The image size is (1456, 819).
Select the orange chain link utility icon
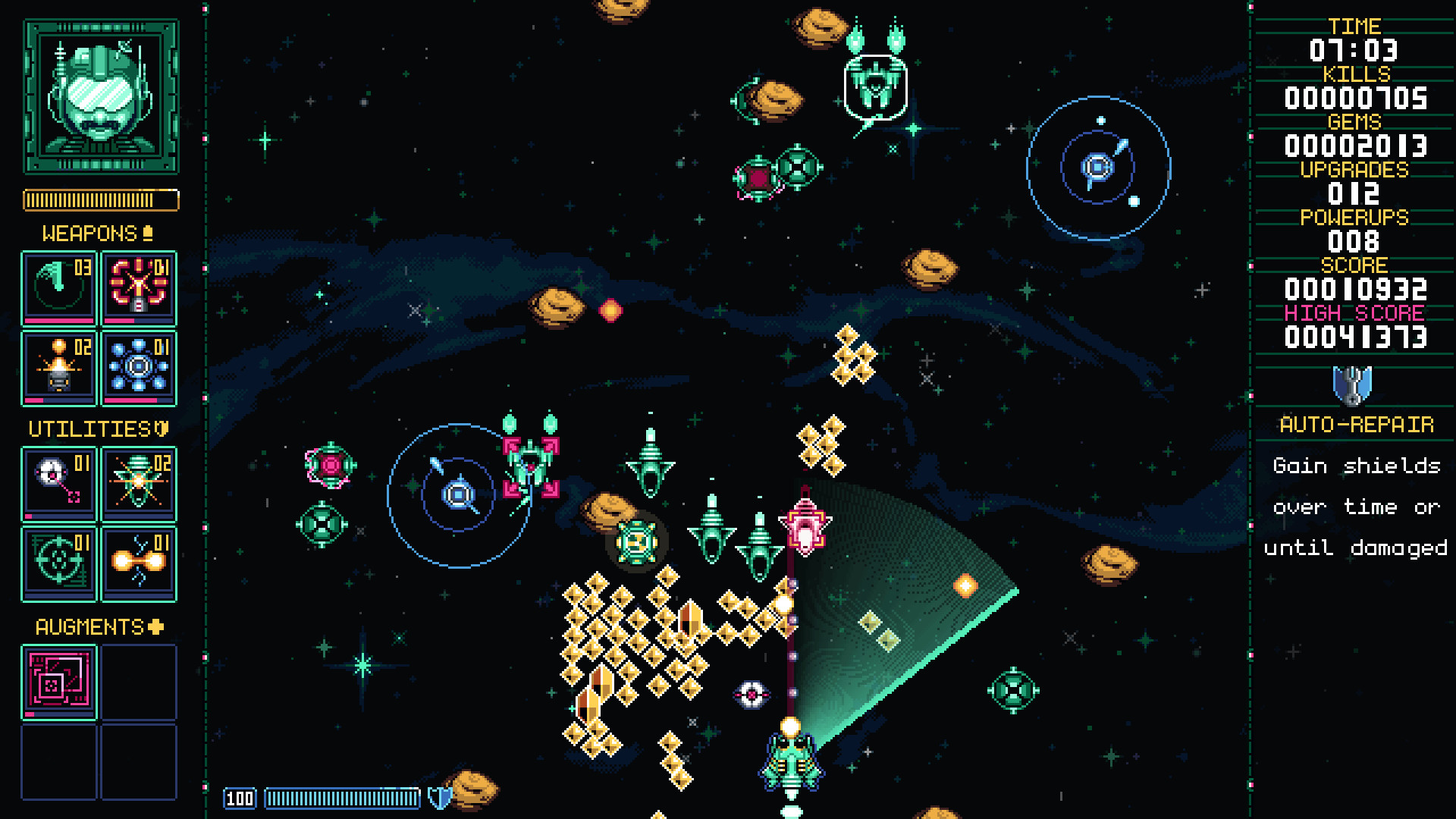point(139,563)
